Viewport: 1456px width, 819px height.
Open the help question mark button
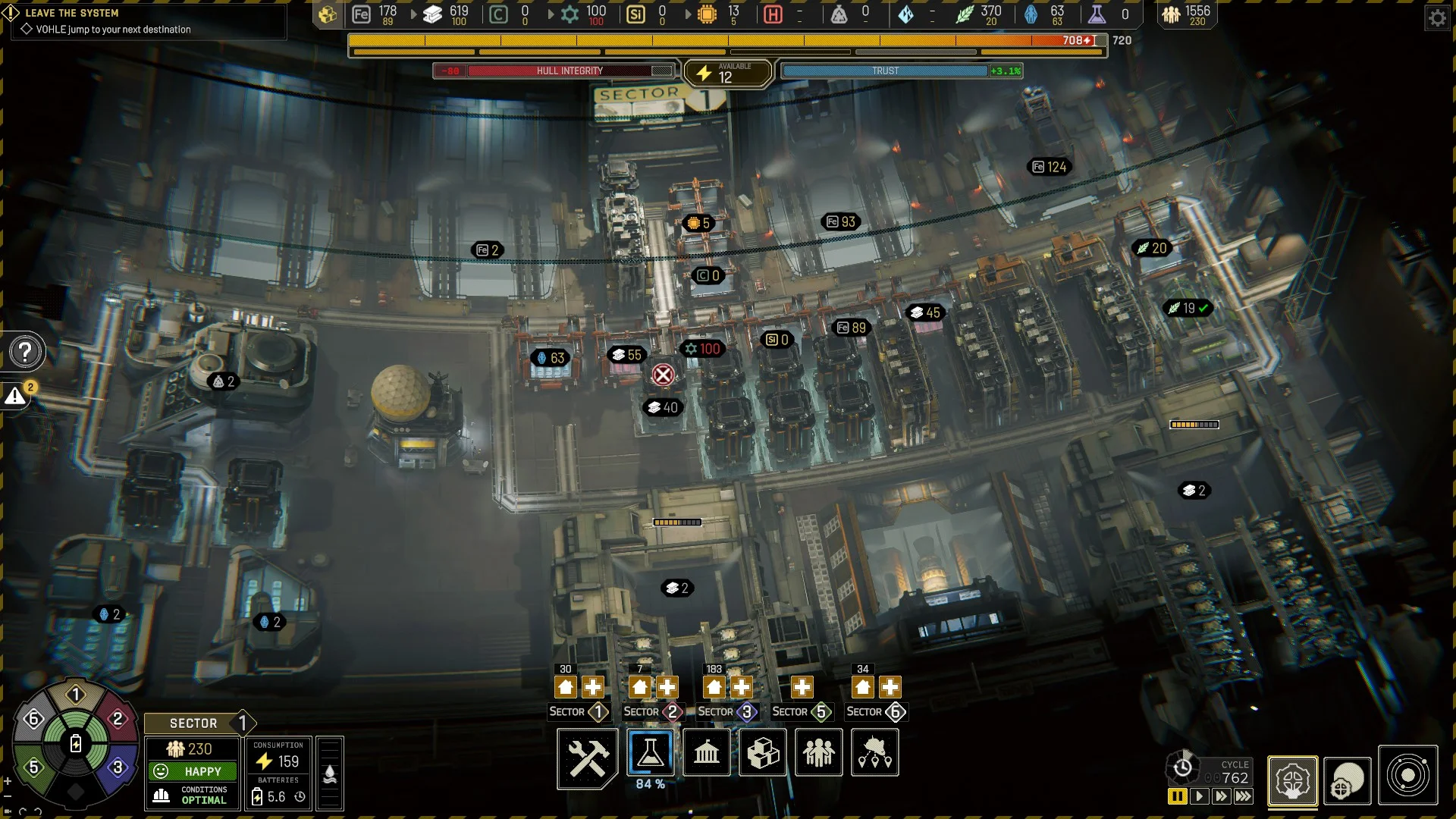[25, 352]
